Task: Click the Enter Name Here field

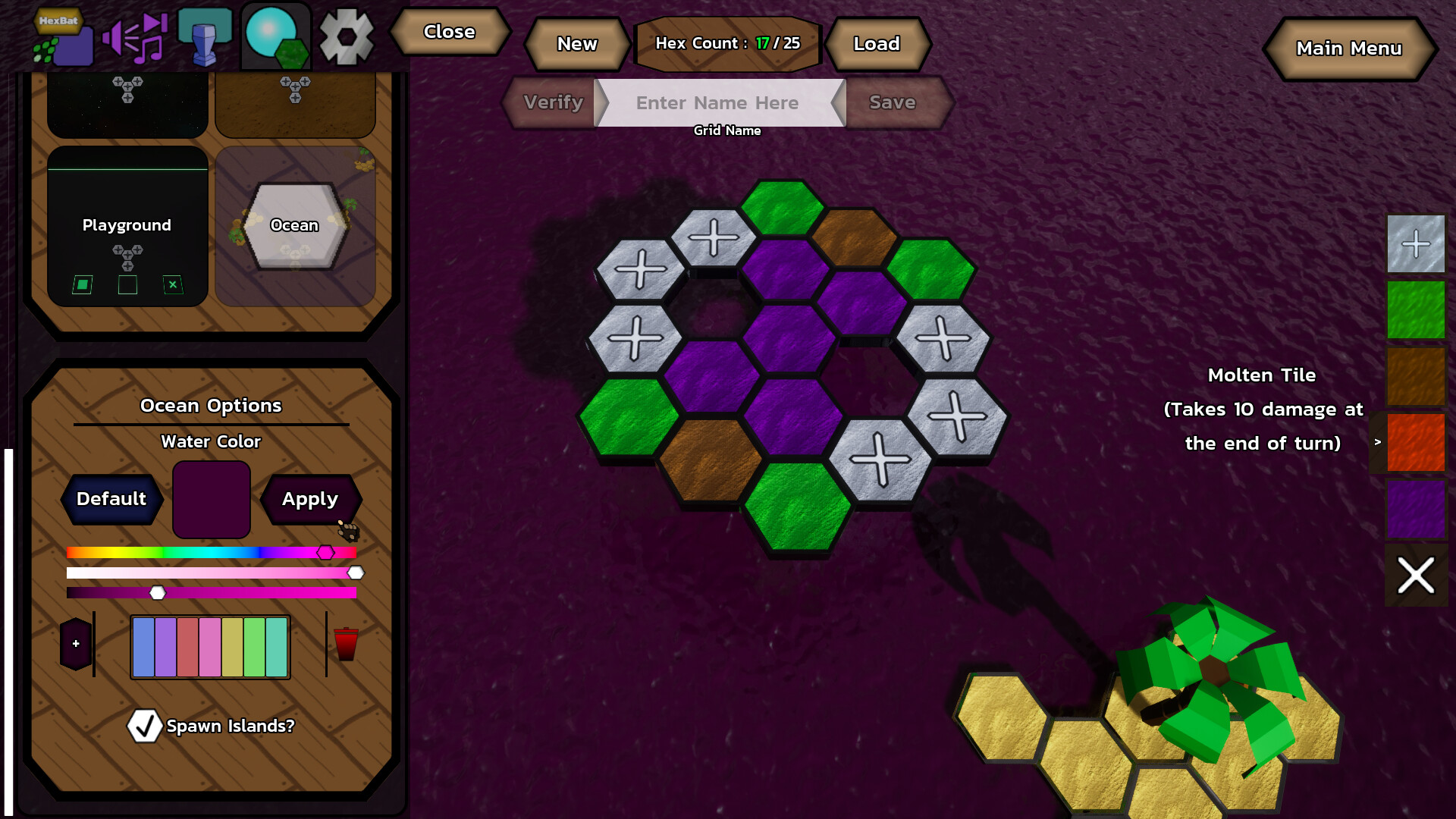Action: (717, 103)
